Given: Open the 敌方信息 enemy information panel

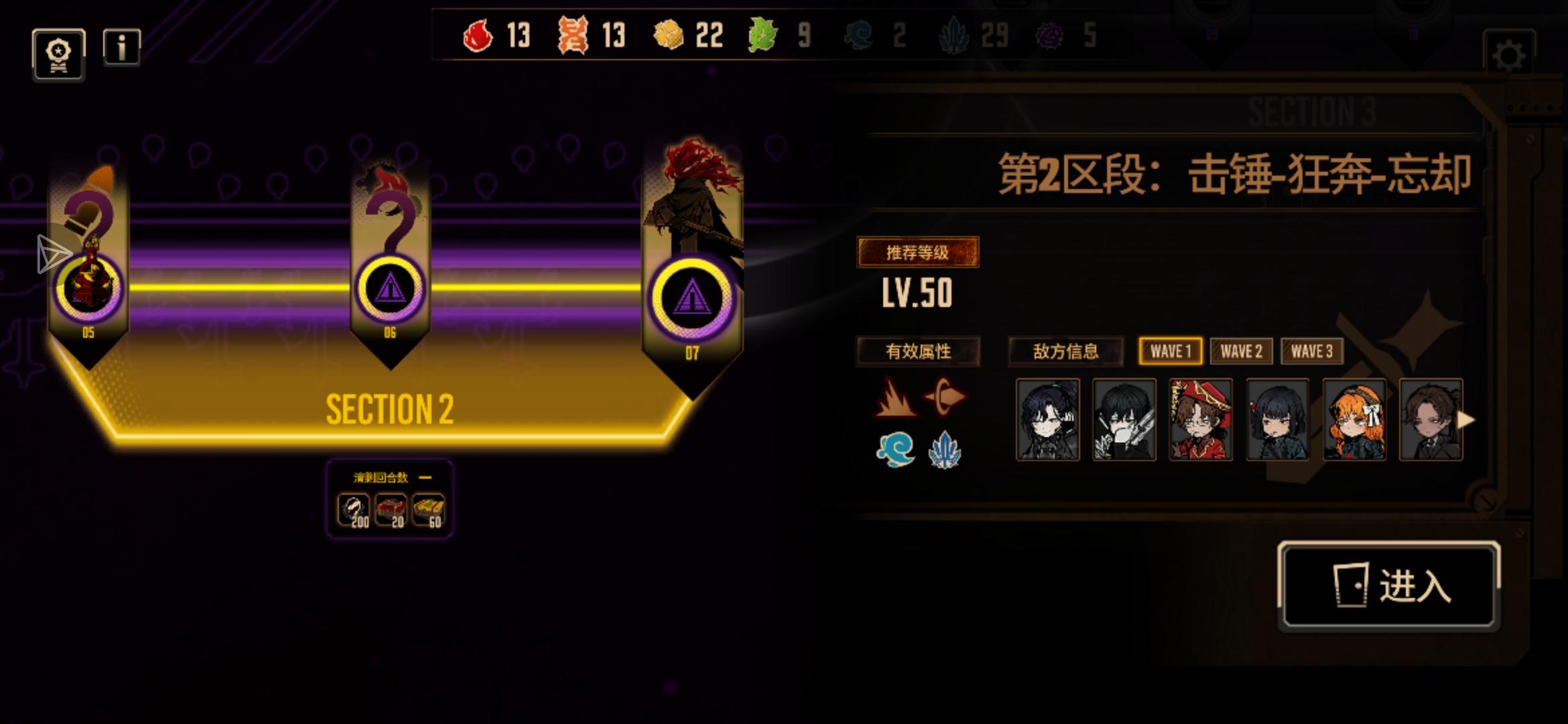Looking at the screenshot, I should click(1067, 351).
